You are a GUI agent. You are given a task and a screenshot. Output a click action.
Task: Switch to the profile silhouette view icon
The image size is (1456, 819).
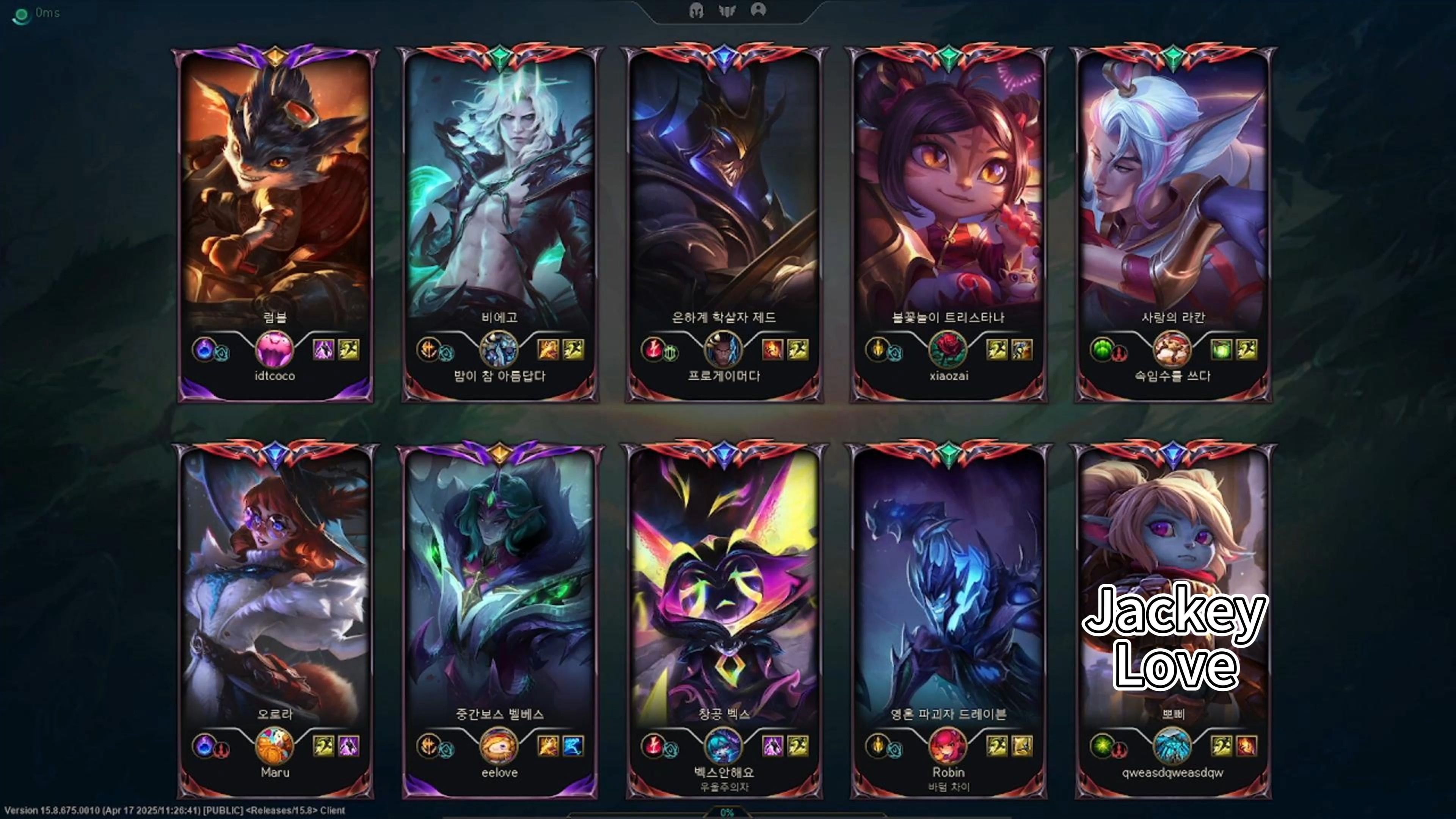pos(758,10)
